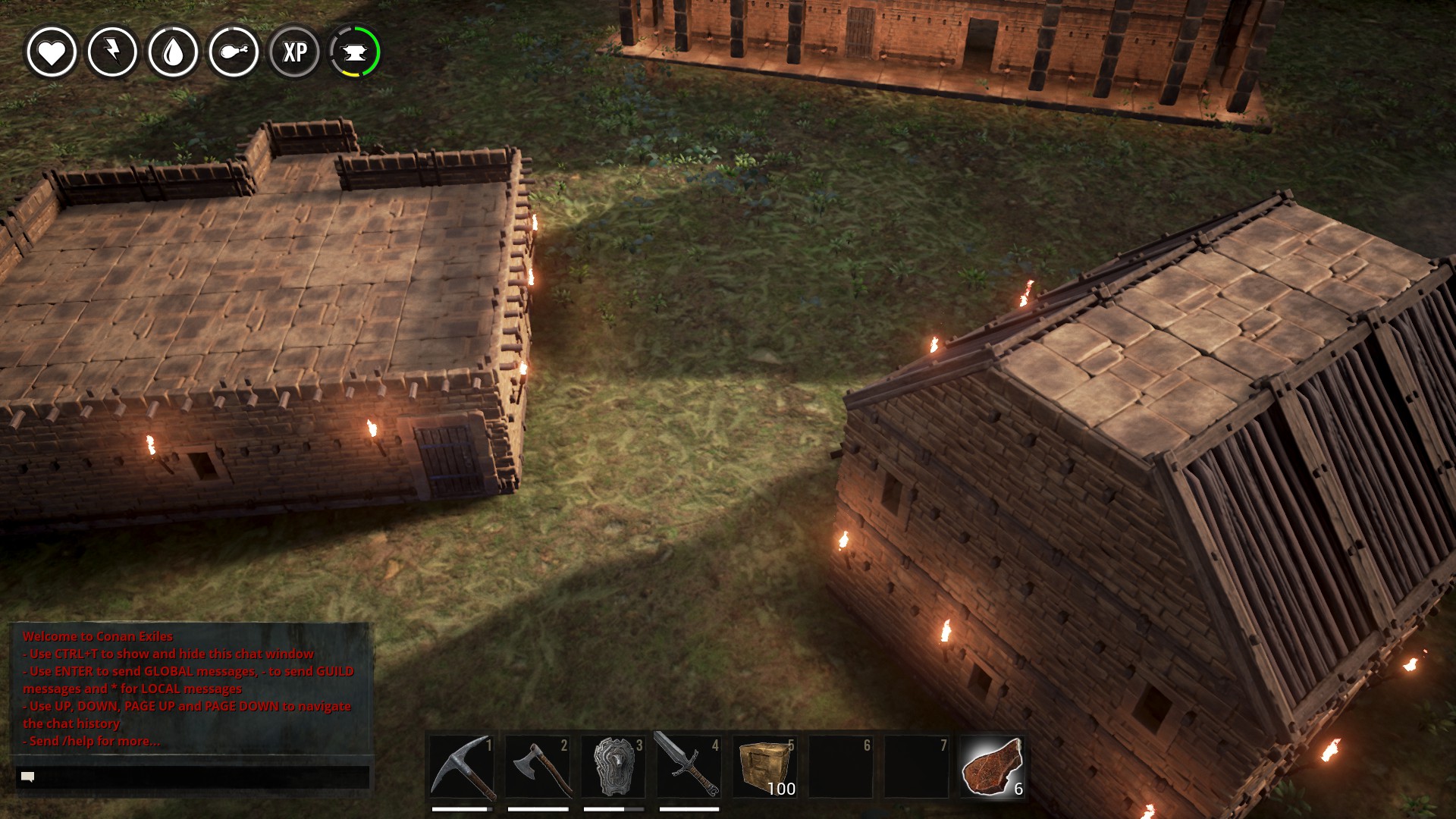1456x819 pixels.
Task: Equip the sword in slot 4
Action: [x=689, y=767]
